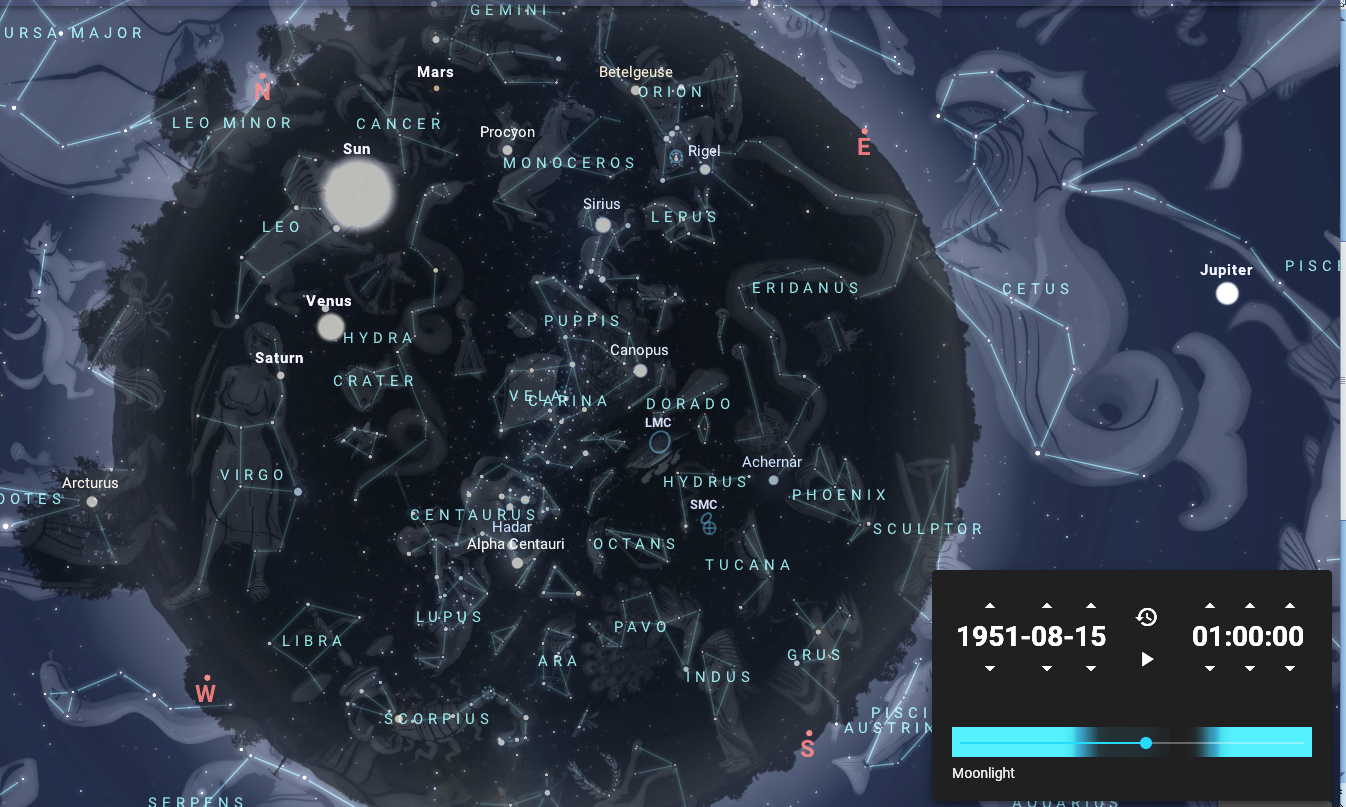Increase the minutes value
1346x807 pixels.
coord(1249,606)
